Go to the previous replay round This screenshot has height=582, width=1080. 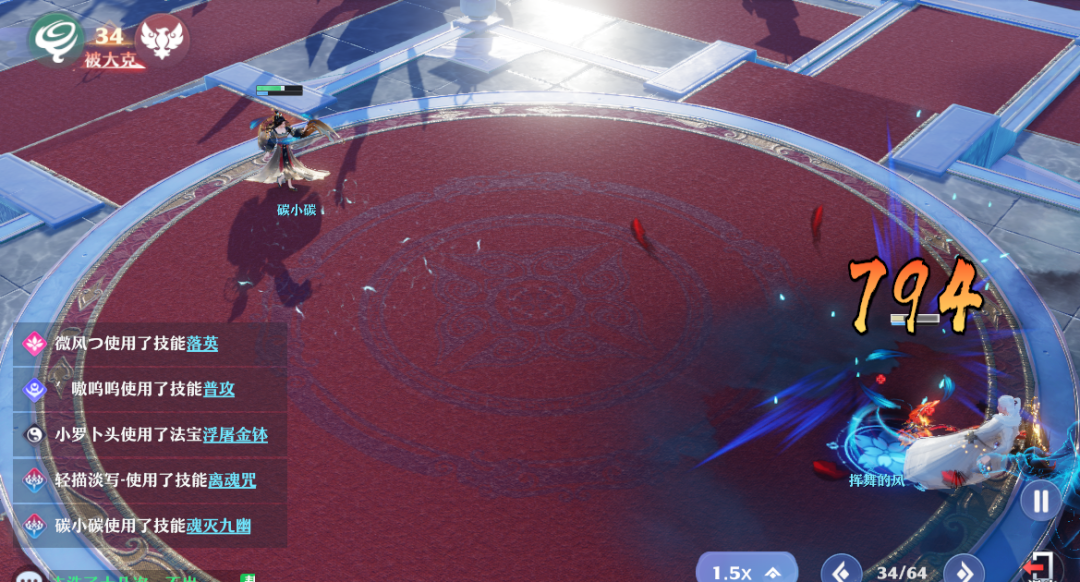841,571
